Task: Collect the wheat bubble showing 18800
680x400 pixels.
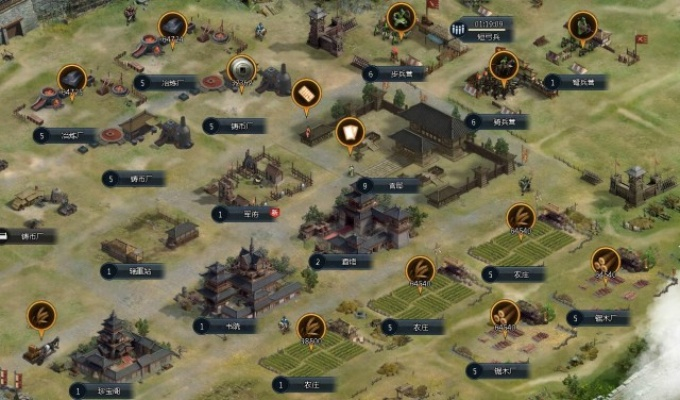Action: pyautogui.click(x=309, y=327)
